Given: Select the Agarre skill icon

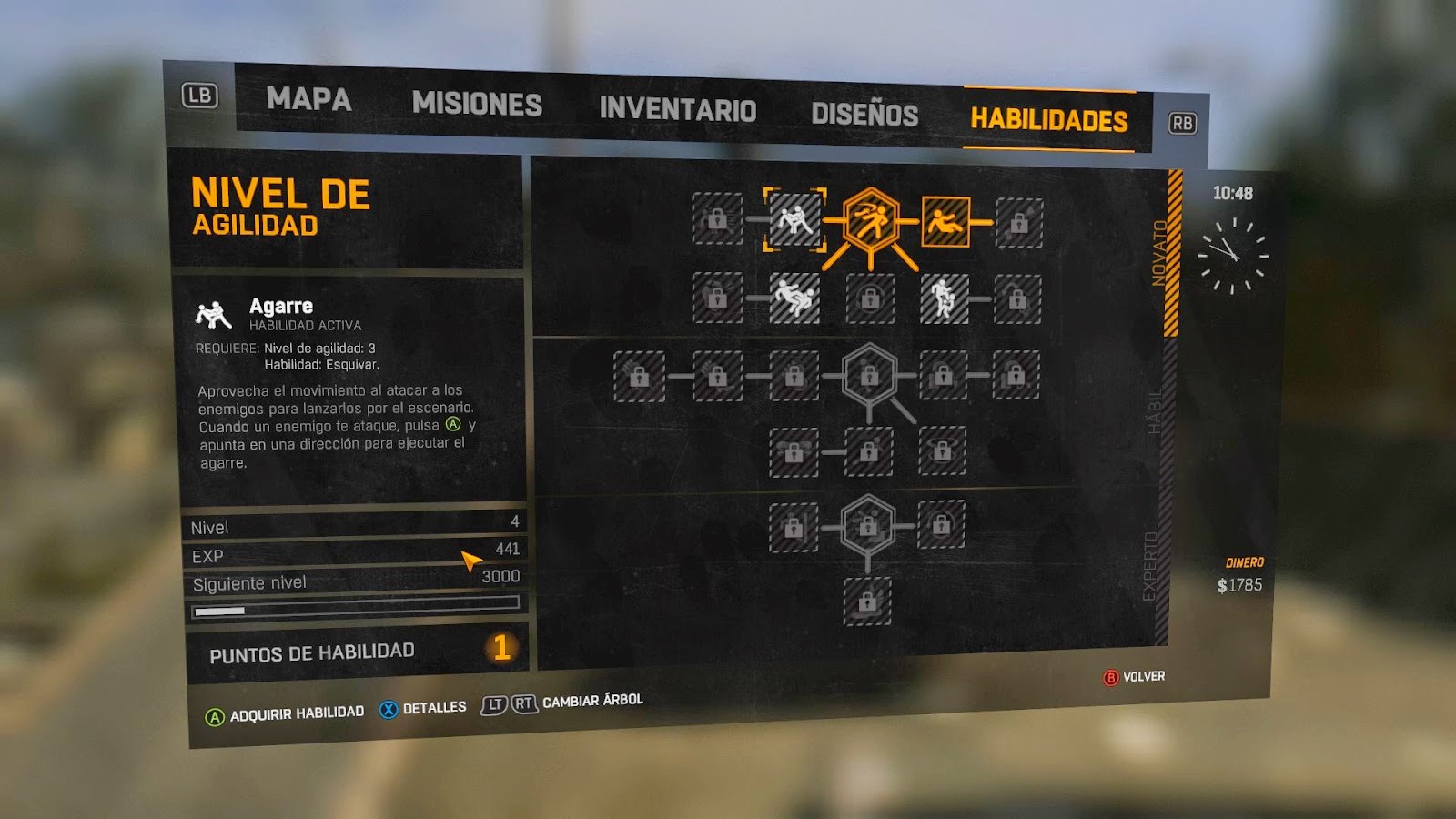Looking at the screenshot, I should tap(795, 219).
